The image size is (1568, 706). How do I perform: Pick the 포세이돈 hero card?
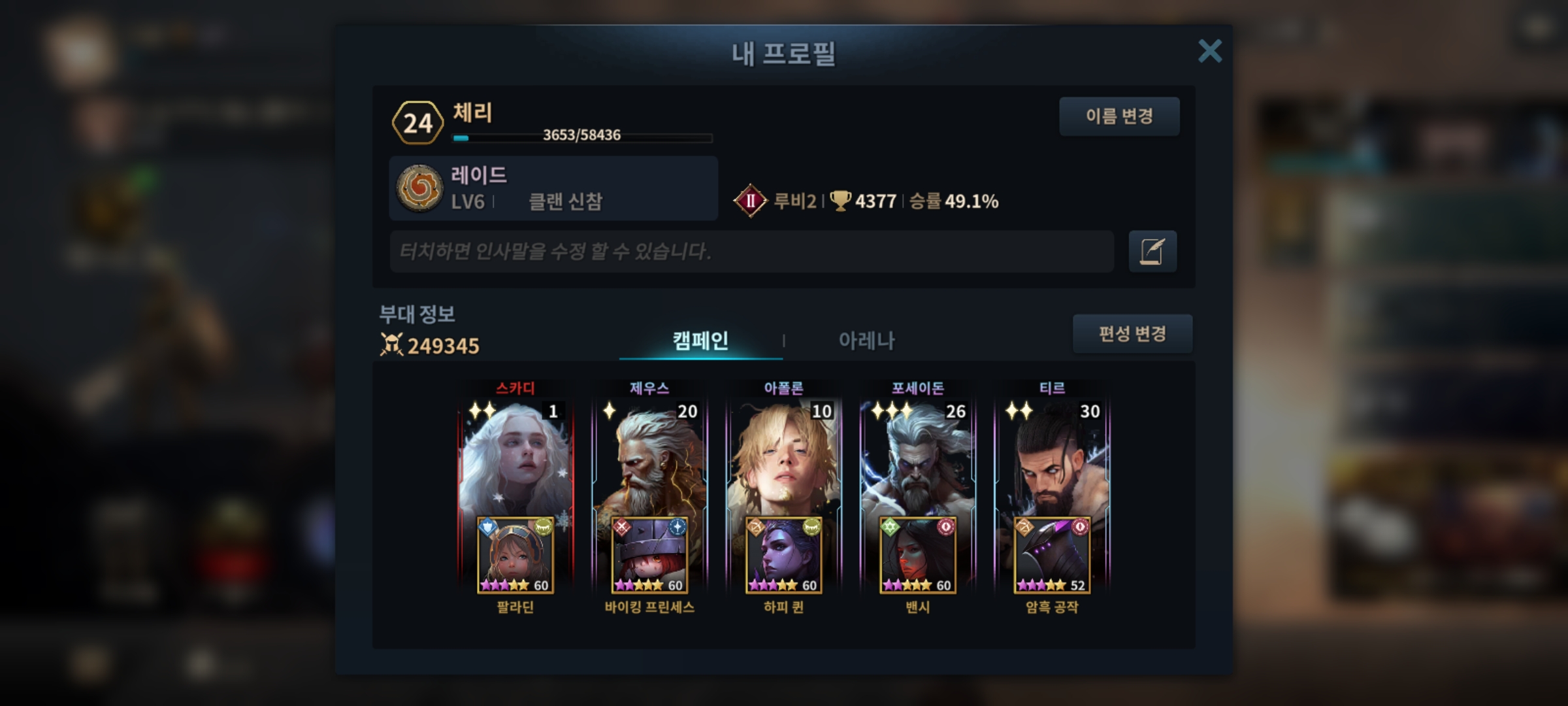coord(918,458)
